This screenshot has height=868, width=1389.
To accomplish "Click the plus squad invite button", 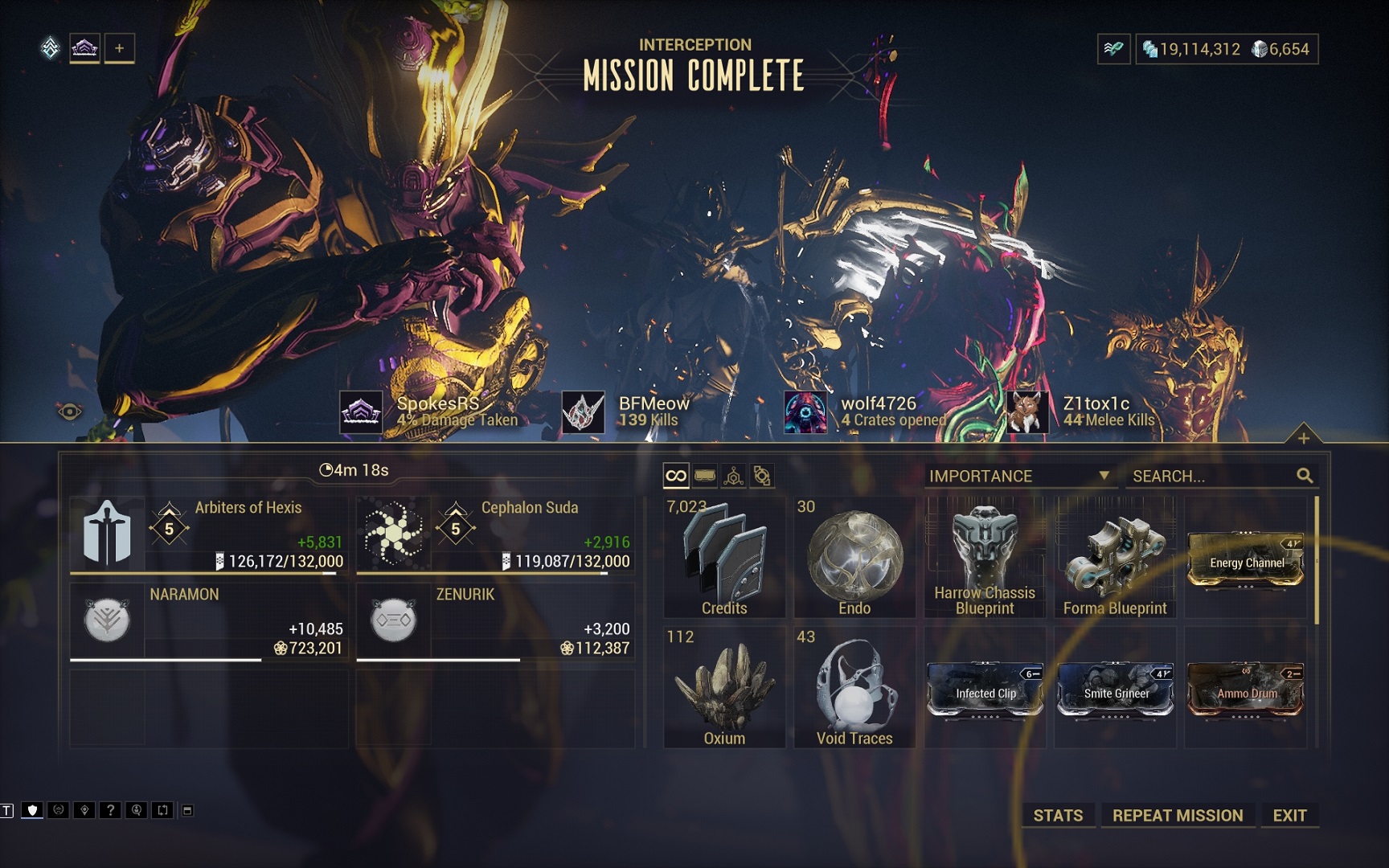I will pos(119,48).
